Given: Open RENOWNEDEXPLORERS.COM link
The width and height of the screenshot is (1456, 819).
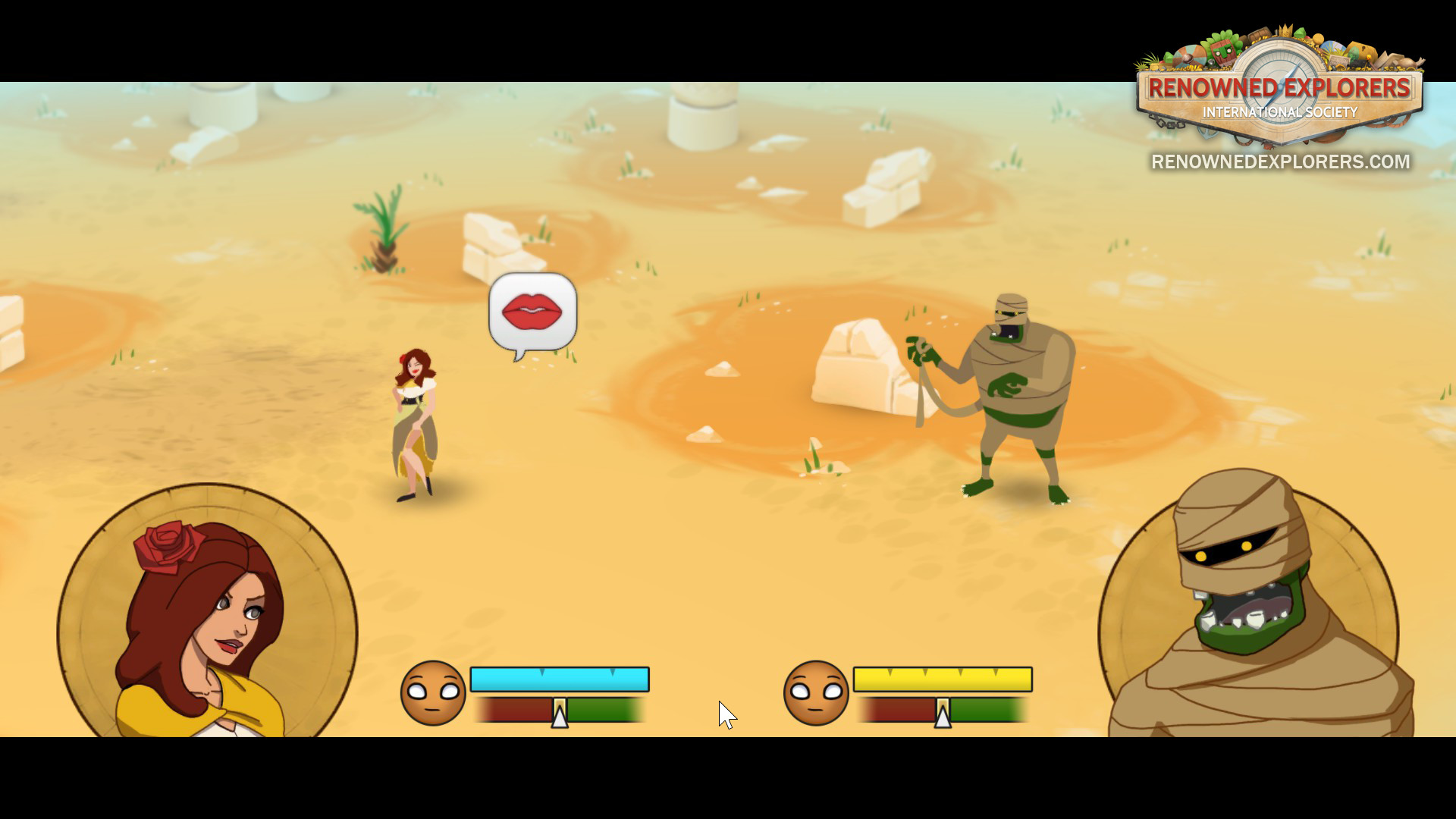Looking at the screenshot, I should 1279,162.
